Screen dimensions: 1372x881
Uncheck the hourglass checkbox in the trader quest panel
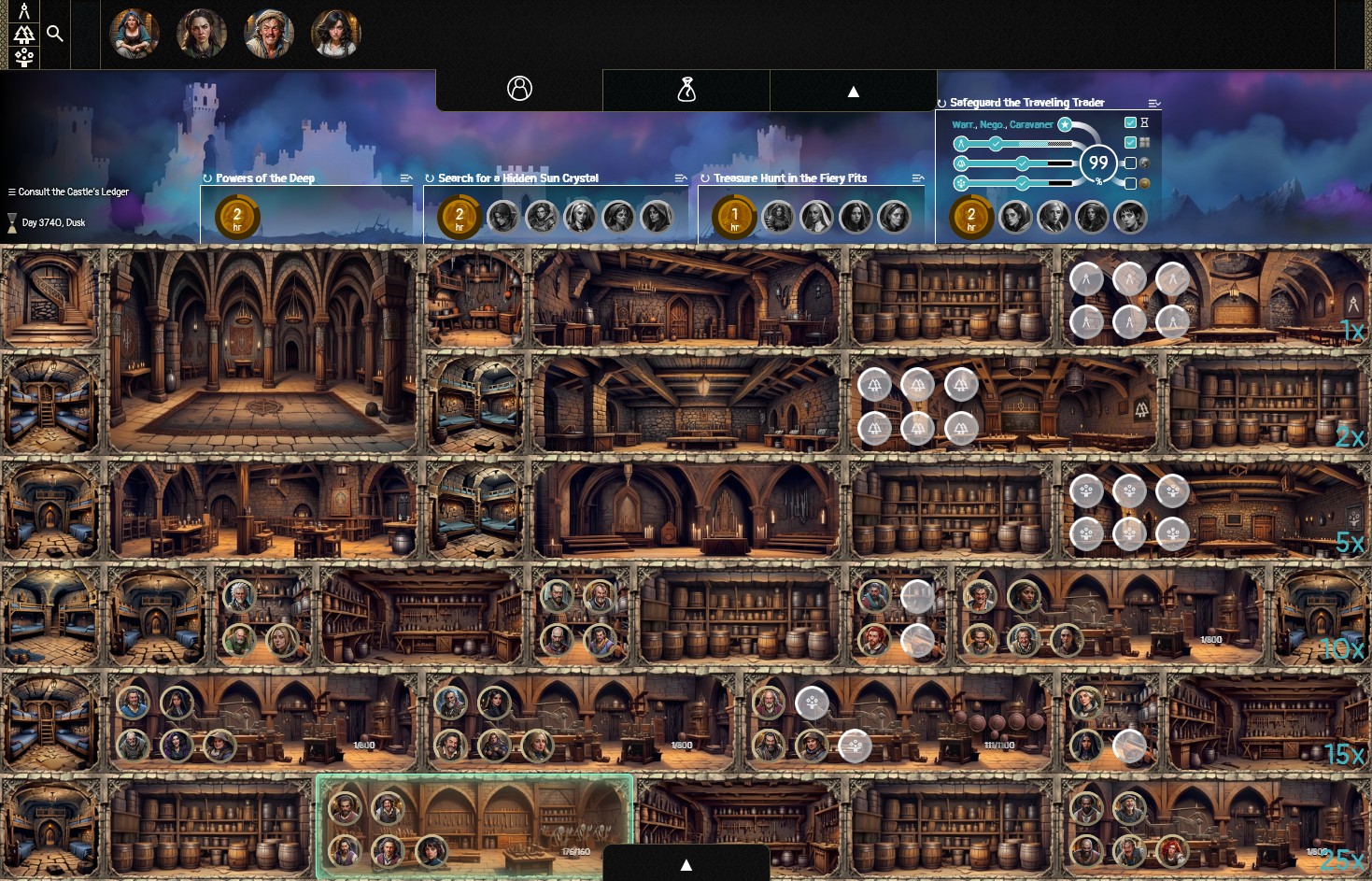tap(1129, 122)
